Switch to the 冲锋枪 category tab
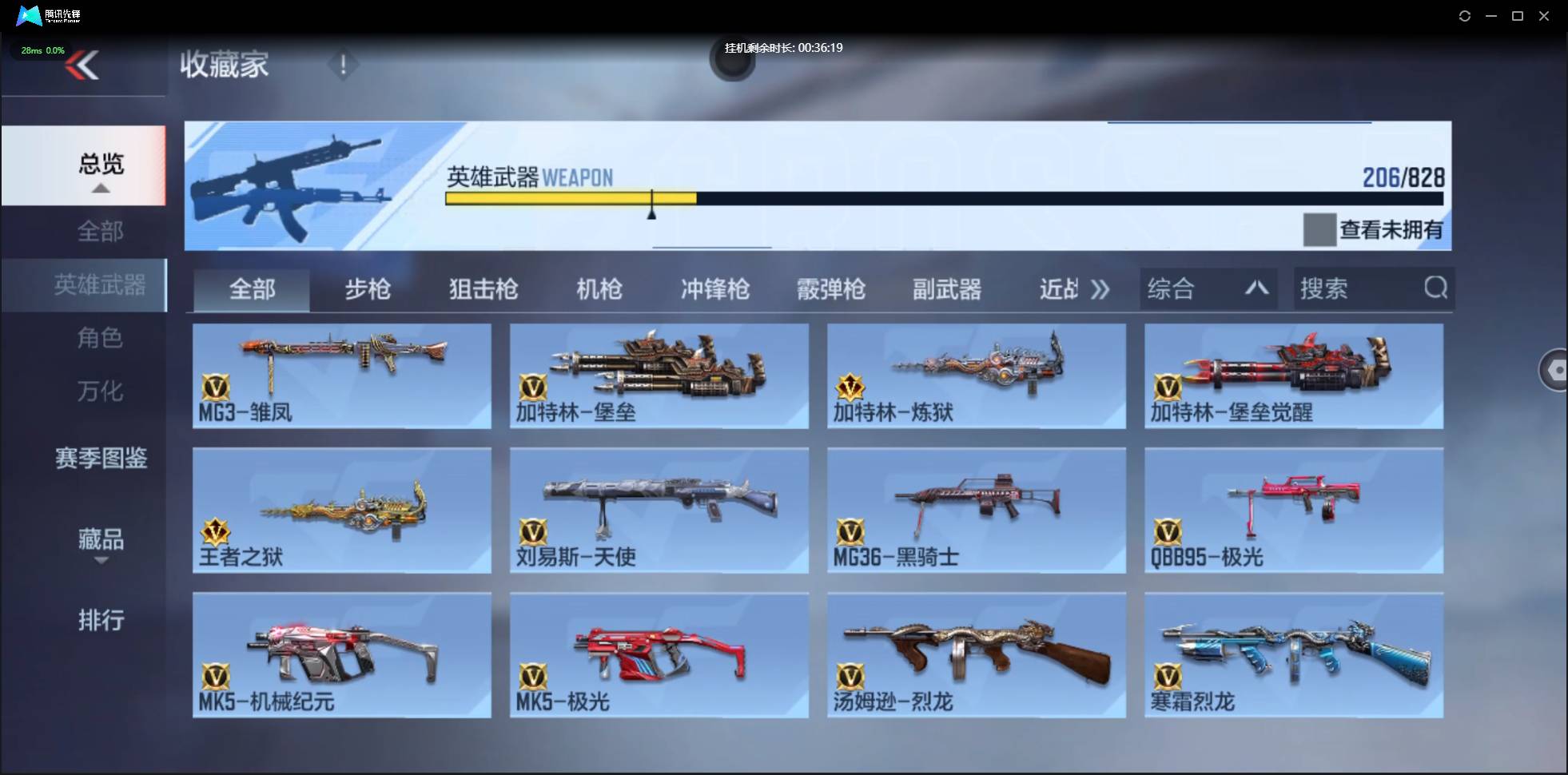Screen dimensions: 1568x775 [x=714, y=289]
